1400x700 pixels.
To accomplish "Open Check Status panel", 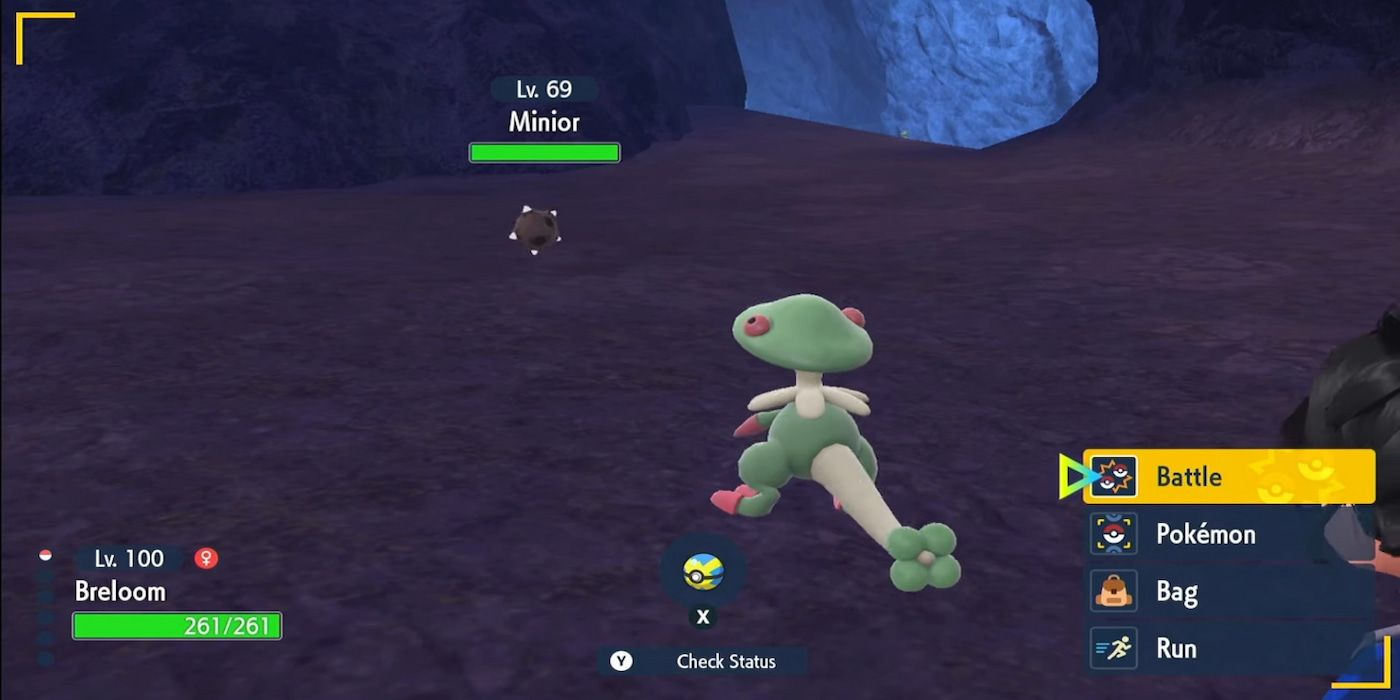I will [703, 661].
